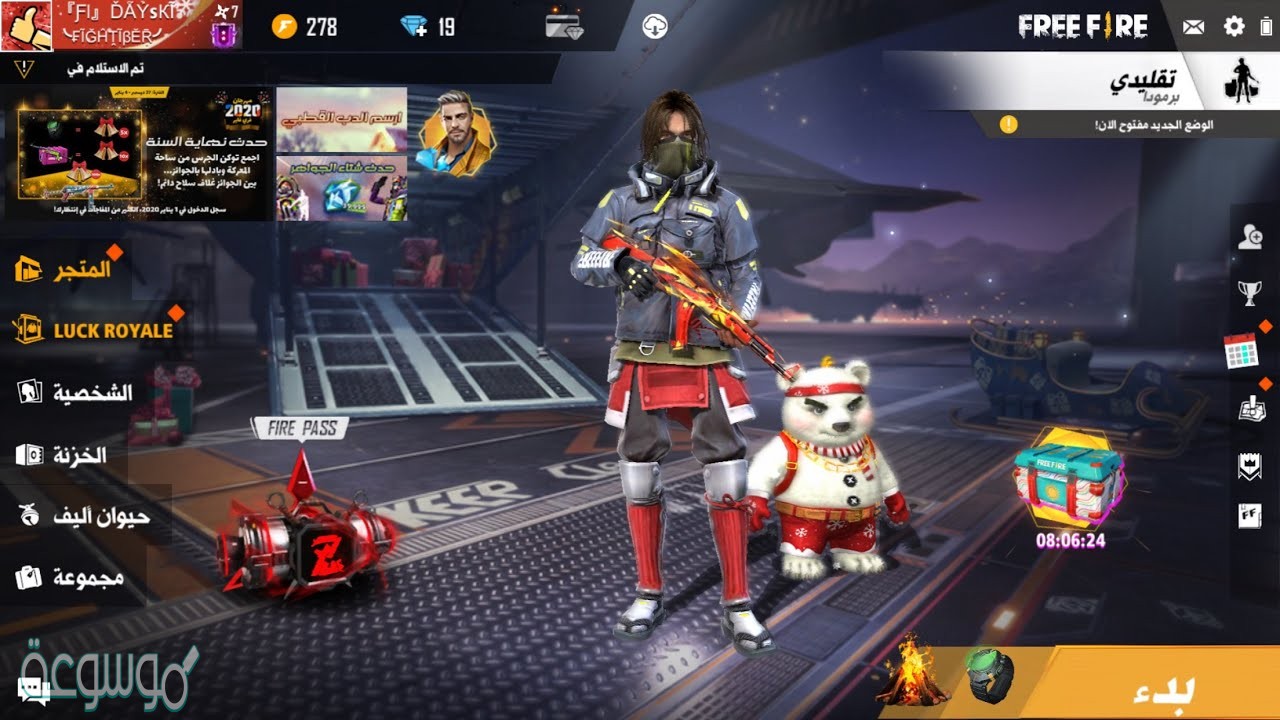Open the LUCK ROYALE menu
1280x720 pixels.
tap(93, 330)
